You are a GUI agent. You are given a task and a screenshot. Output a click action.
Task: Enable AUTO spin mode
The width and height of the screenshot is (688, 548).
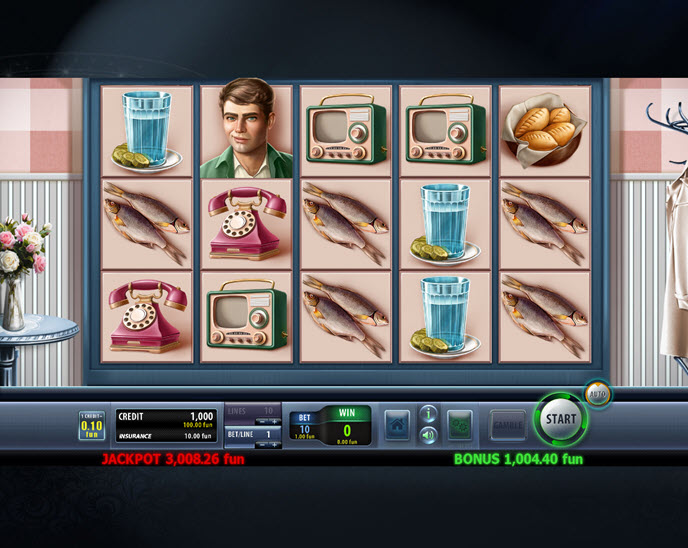point(597,393)
